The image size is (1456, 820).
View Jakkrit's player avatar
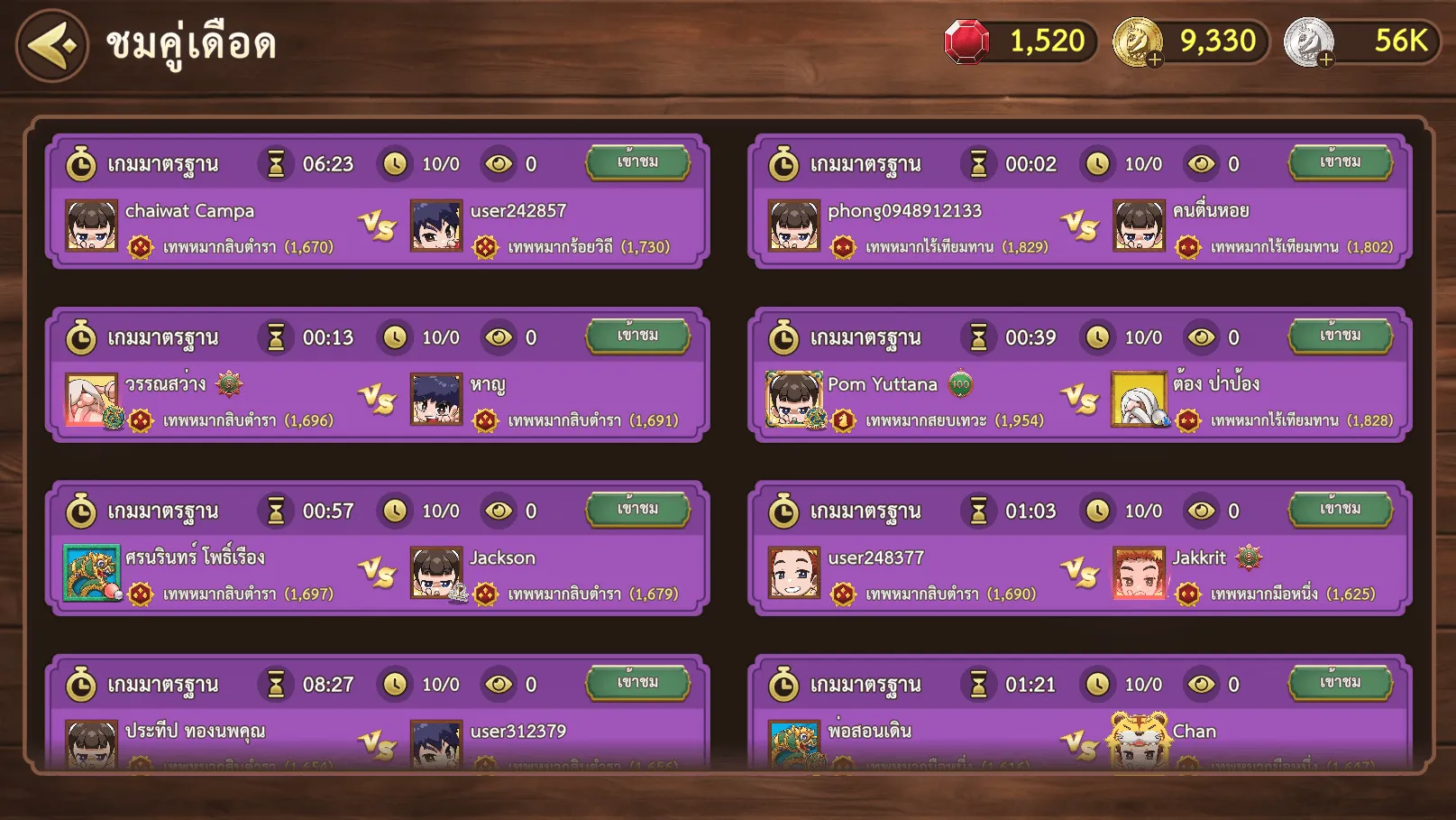click(1139, 572)
